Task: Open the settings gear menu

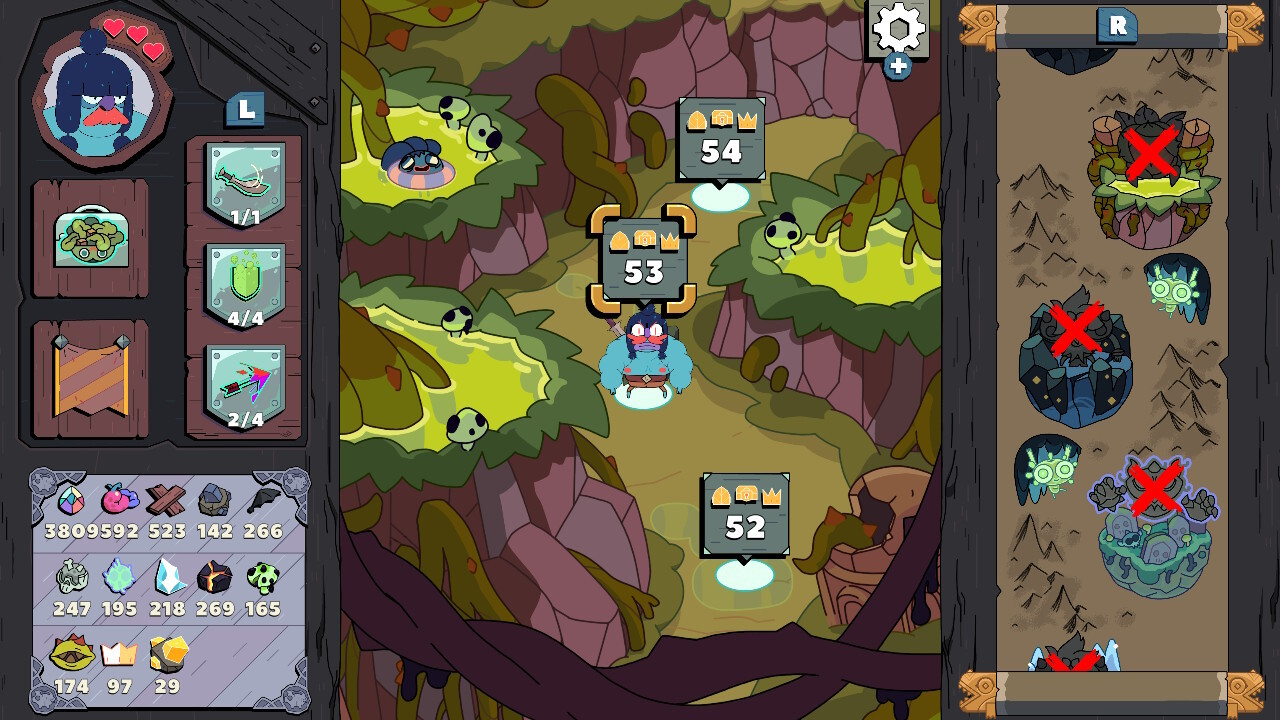Action: 895,30
